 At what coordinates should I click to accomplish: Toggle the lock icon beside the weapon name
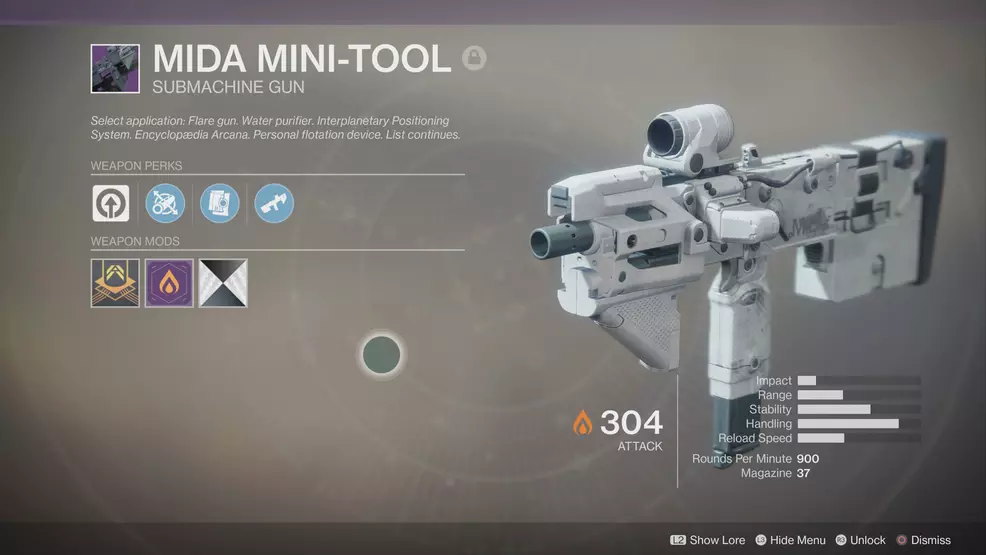(474, 59)
